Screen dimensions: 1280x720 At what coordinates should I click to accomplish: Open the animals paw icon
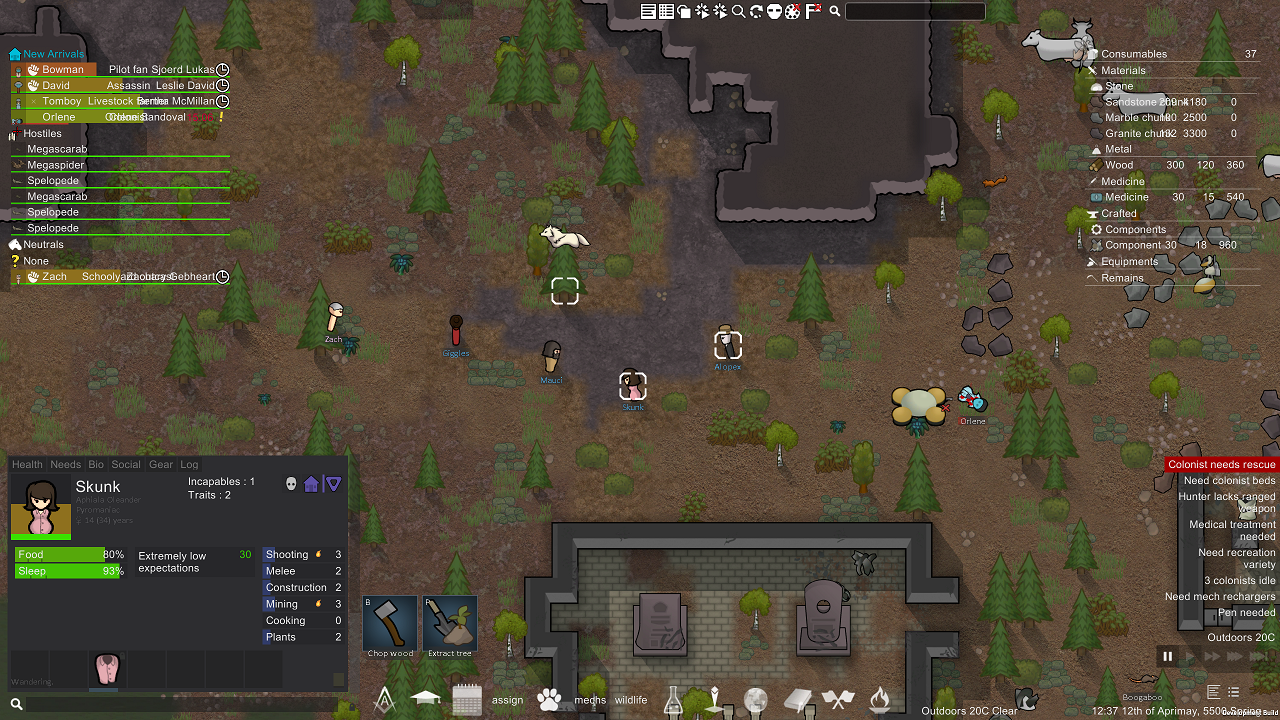click(550, 700)
